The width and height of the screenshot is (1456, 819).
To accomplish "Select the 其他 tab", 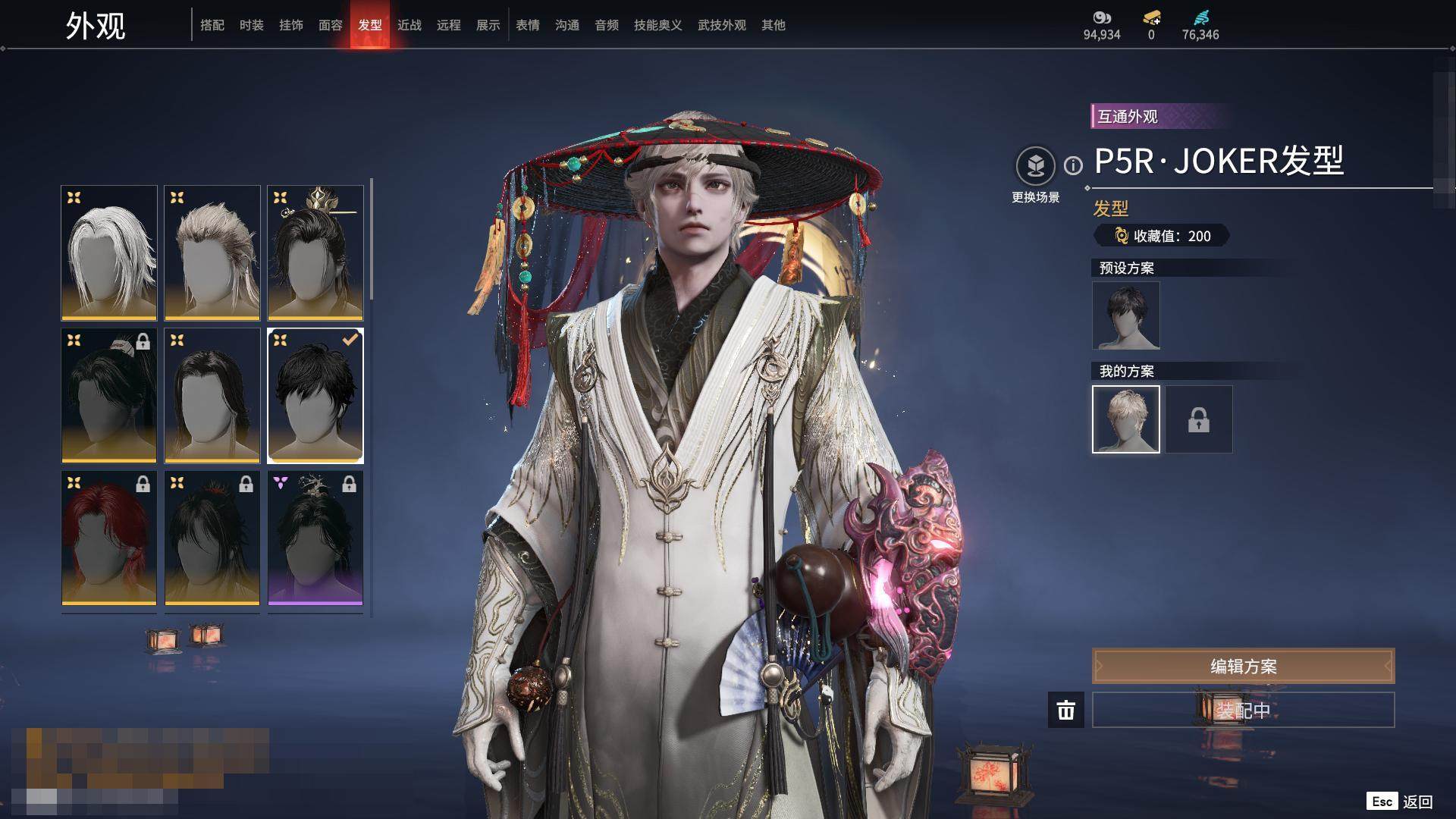I will pos(773,25).
